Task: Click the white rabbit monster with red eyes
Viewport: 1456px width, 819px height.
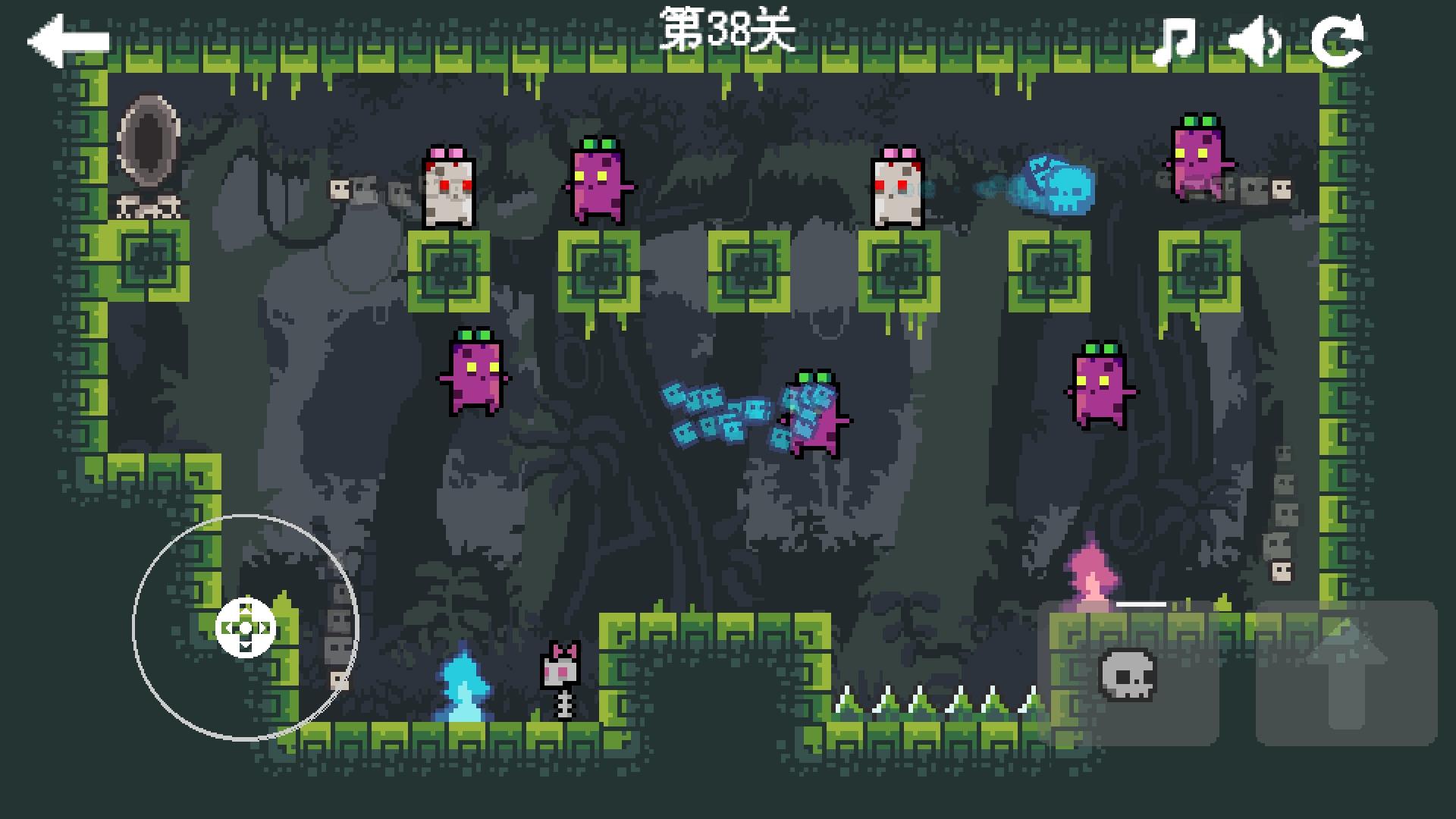Action: (447, 186)
